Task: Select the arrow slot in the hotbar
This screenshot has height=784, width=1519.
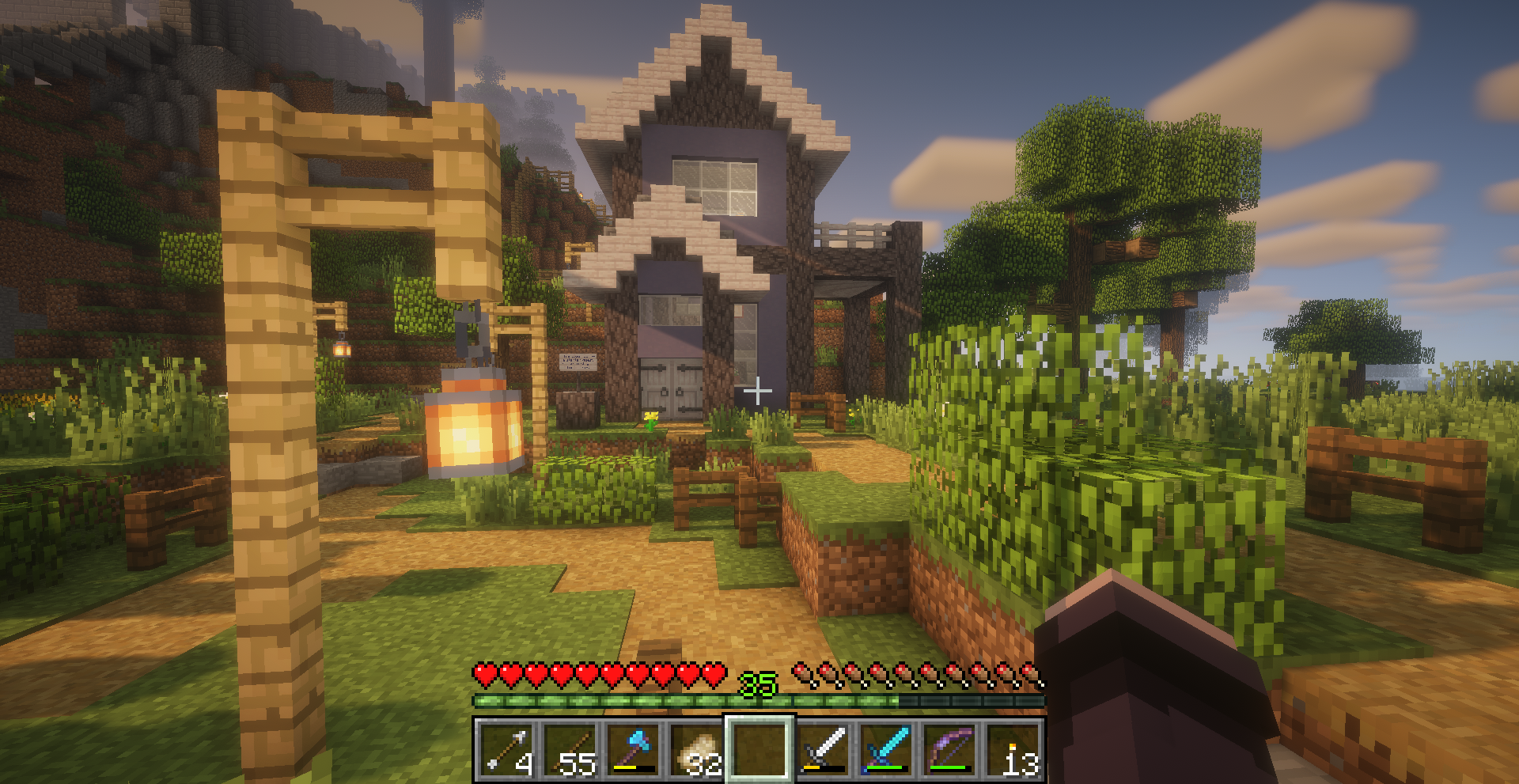Action: click(506, 749)
